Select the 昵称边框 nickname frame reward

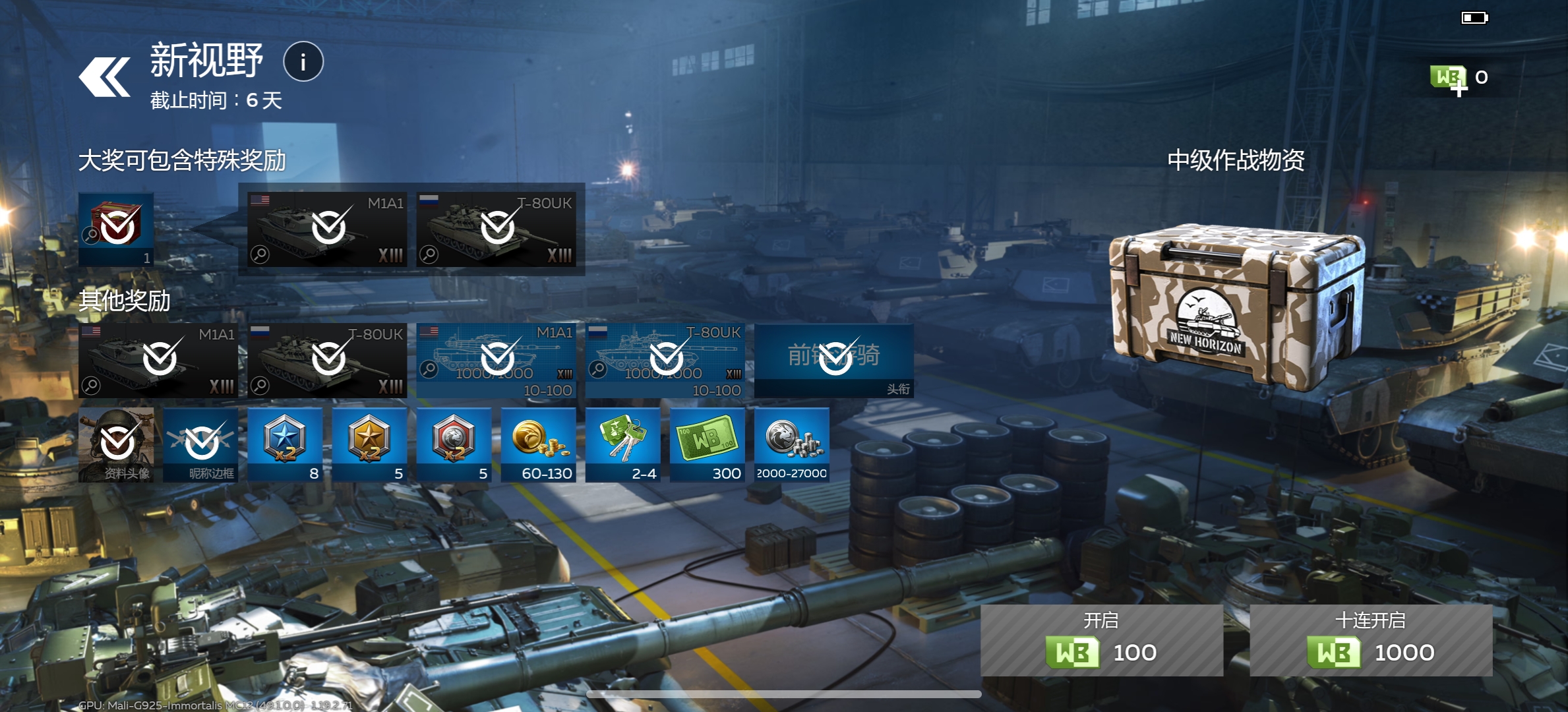click(x=200, y=444)
